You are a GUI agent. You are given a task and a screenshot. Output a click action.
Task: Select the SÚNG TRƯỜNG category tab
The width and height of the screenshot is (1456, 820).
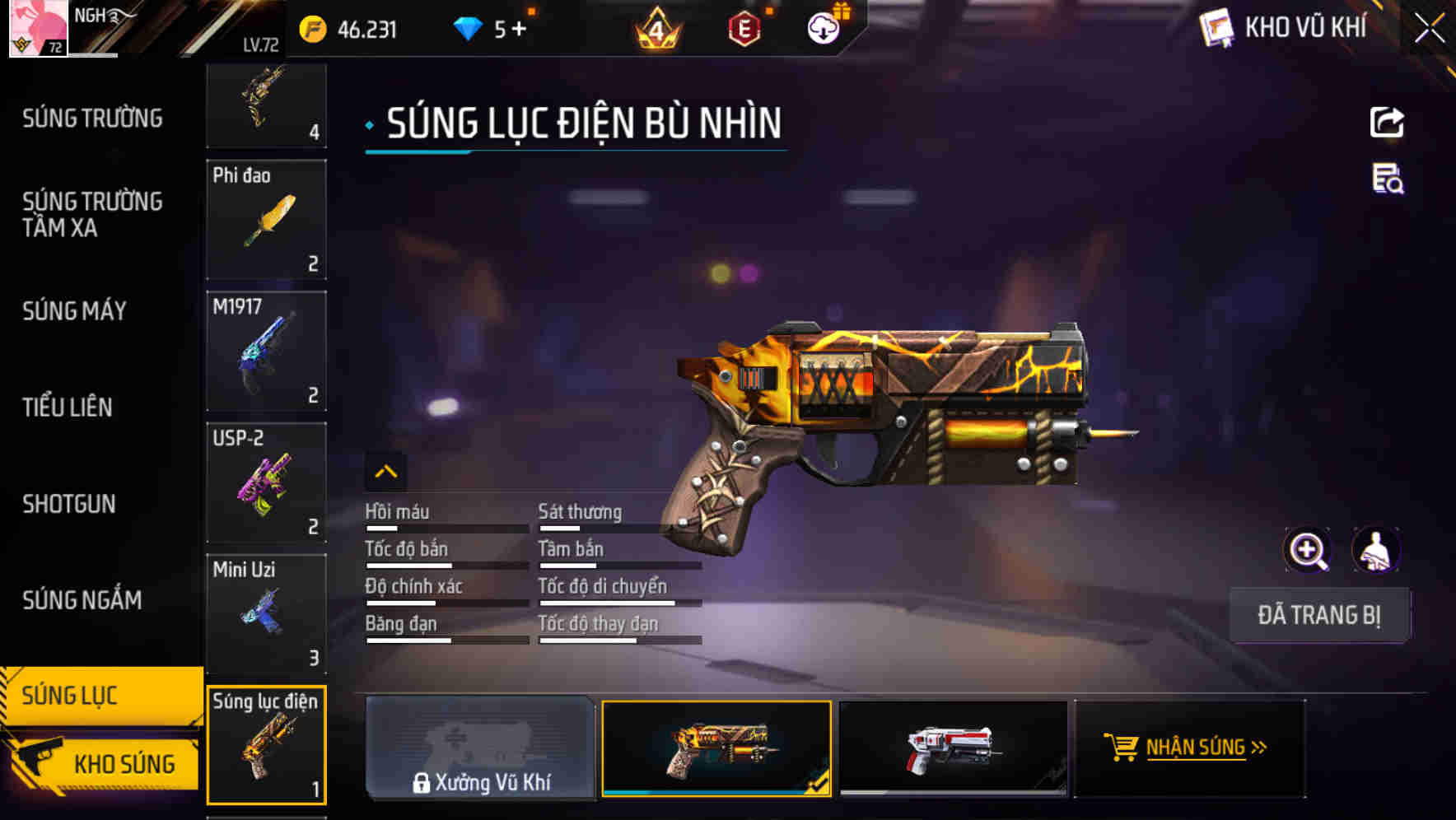(x=91, y=118)
